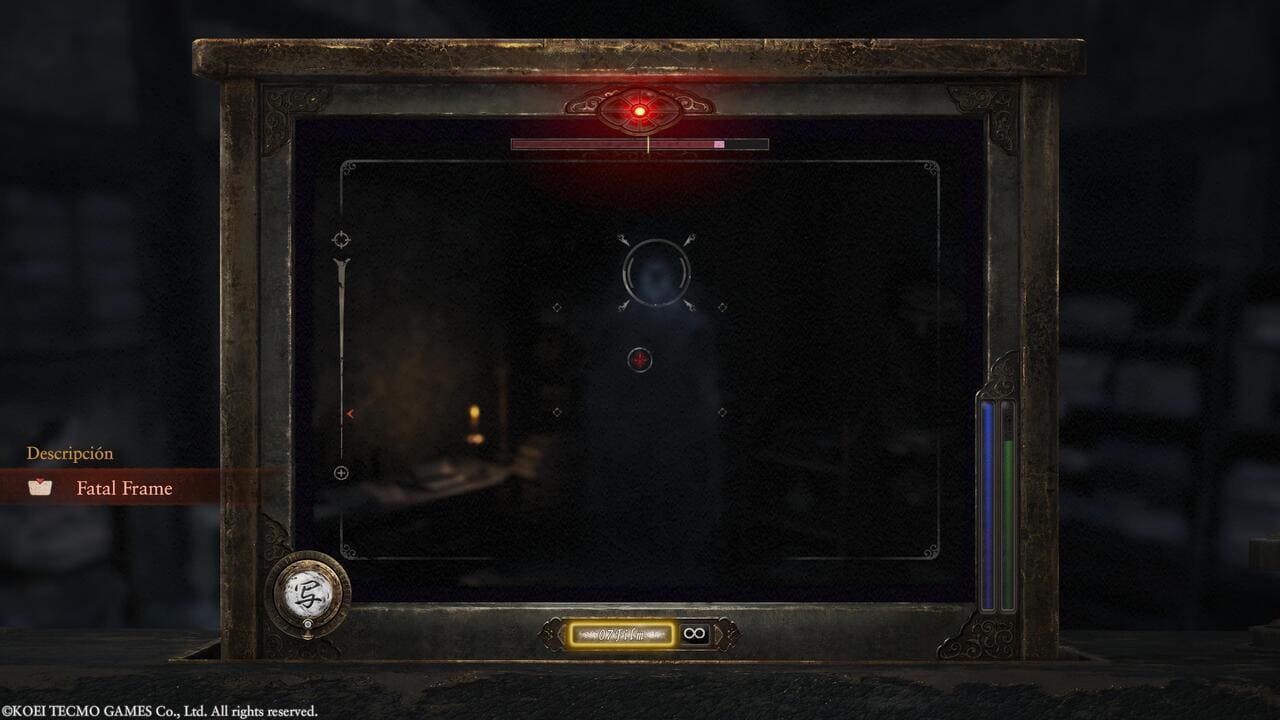The image size is (1280, 720).
Task: Click the red arrow marker on the zoom gauge
Action: coord(348,413)
